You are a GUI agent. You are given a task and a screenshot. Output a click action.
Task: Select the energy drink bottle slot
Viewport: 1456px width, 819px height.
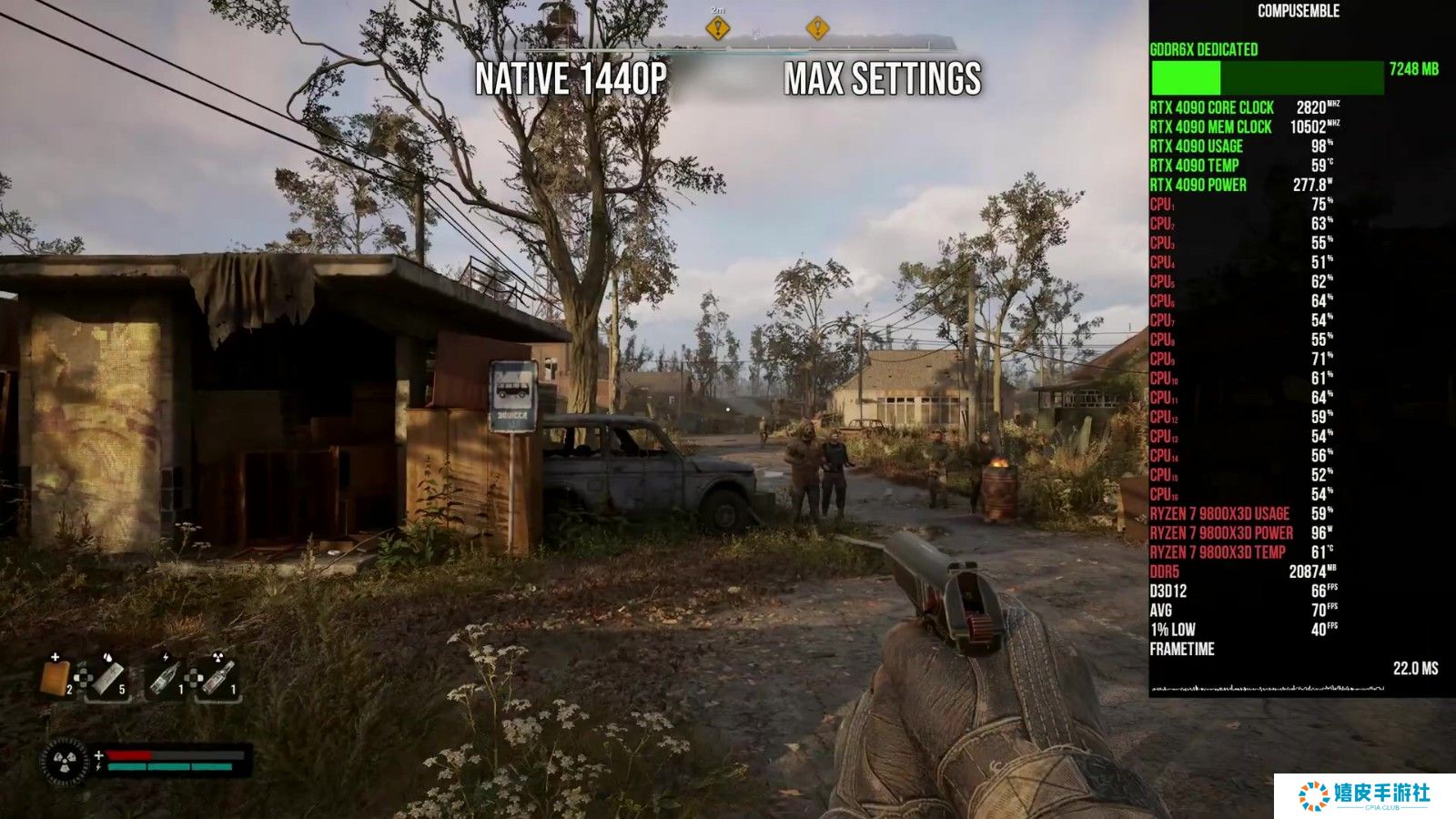click(165, 677)
